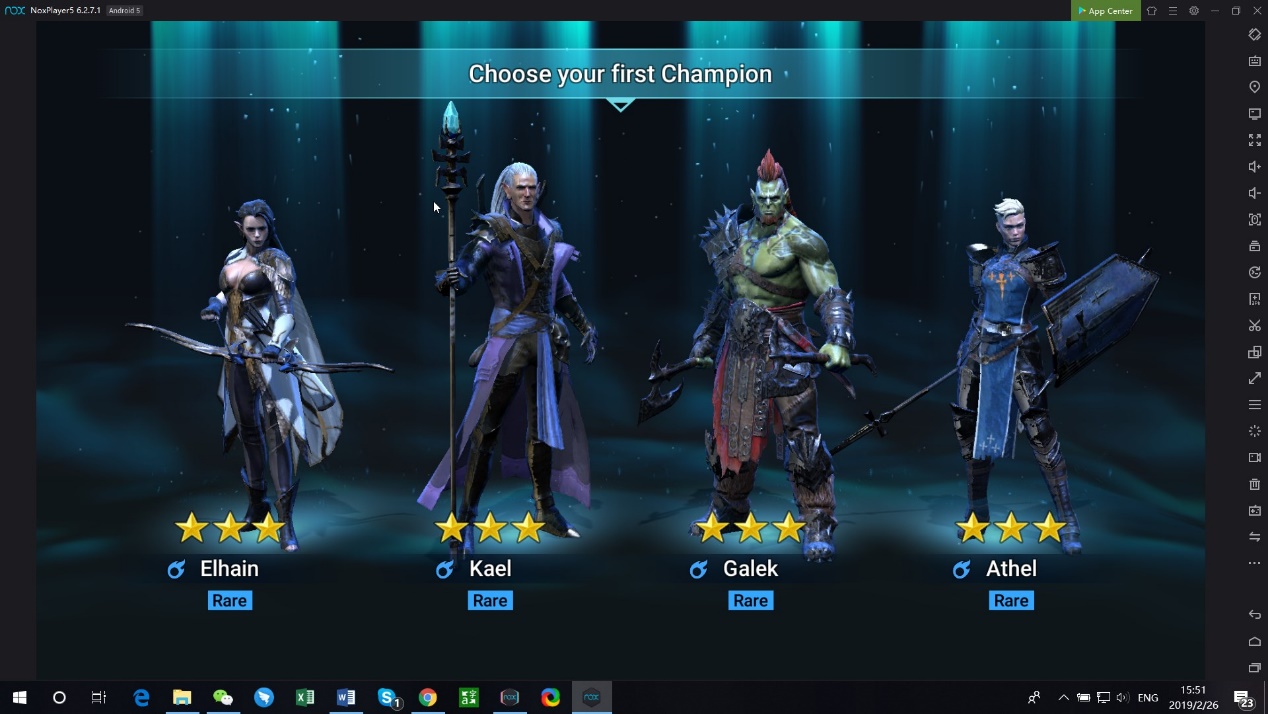Open the Nox App Center

pyautogui.click(x=1105, y=11)
